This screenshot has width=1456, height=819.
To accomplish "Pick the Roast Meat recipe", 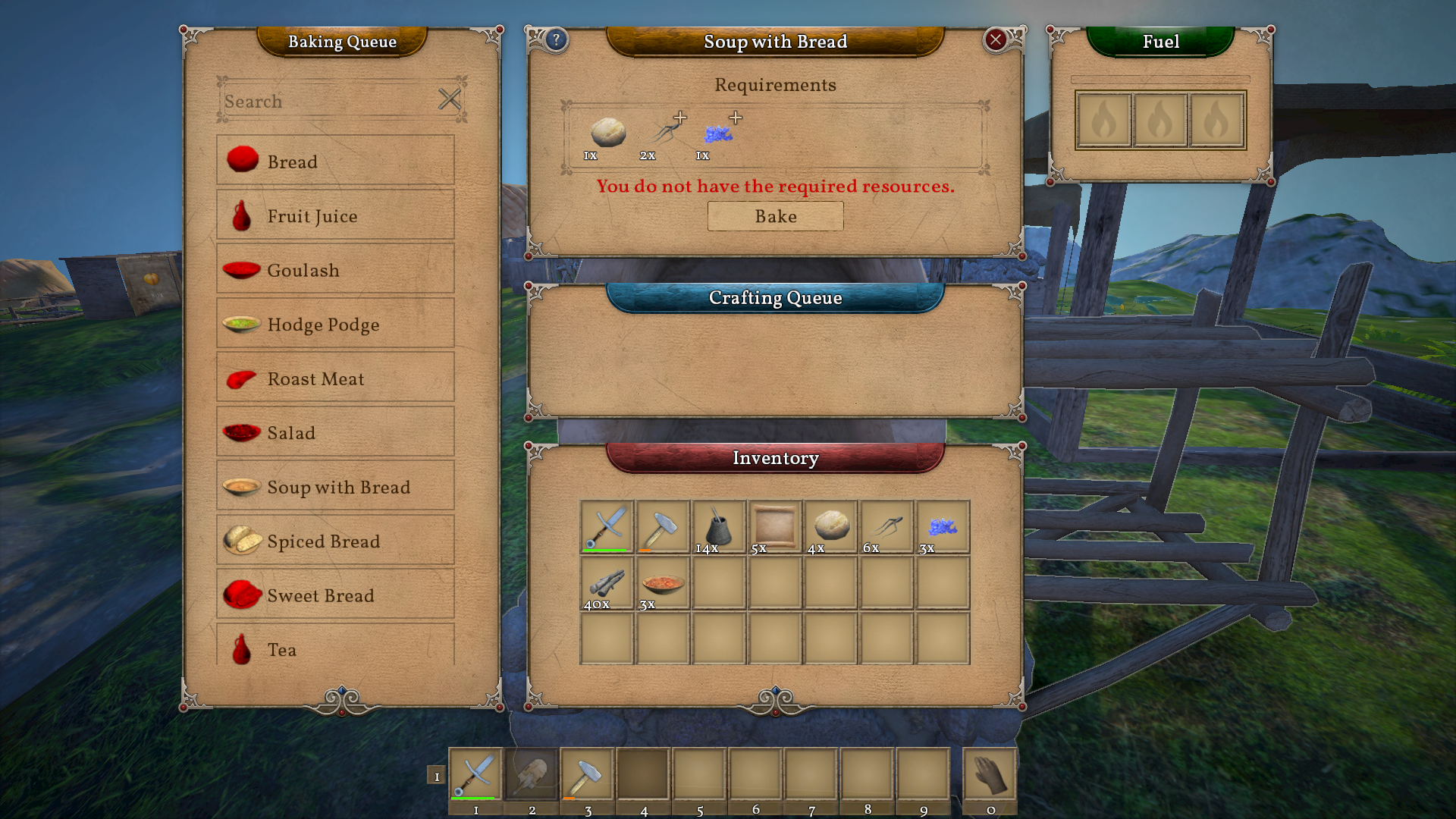I will (335, 378).
